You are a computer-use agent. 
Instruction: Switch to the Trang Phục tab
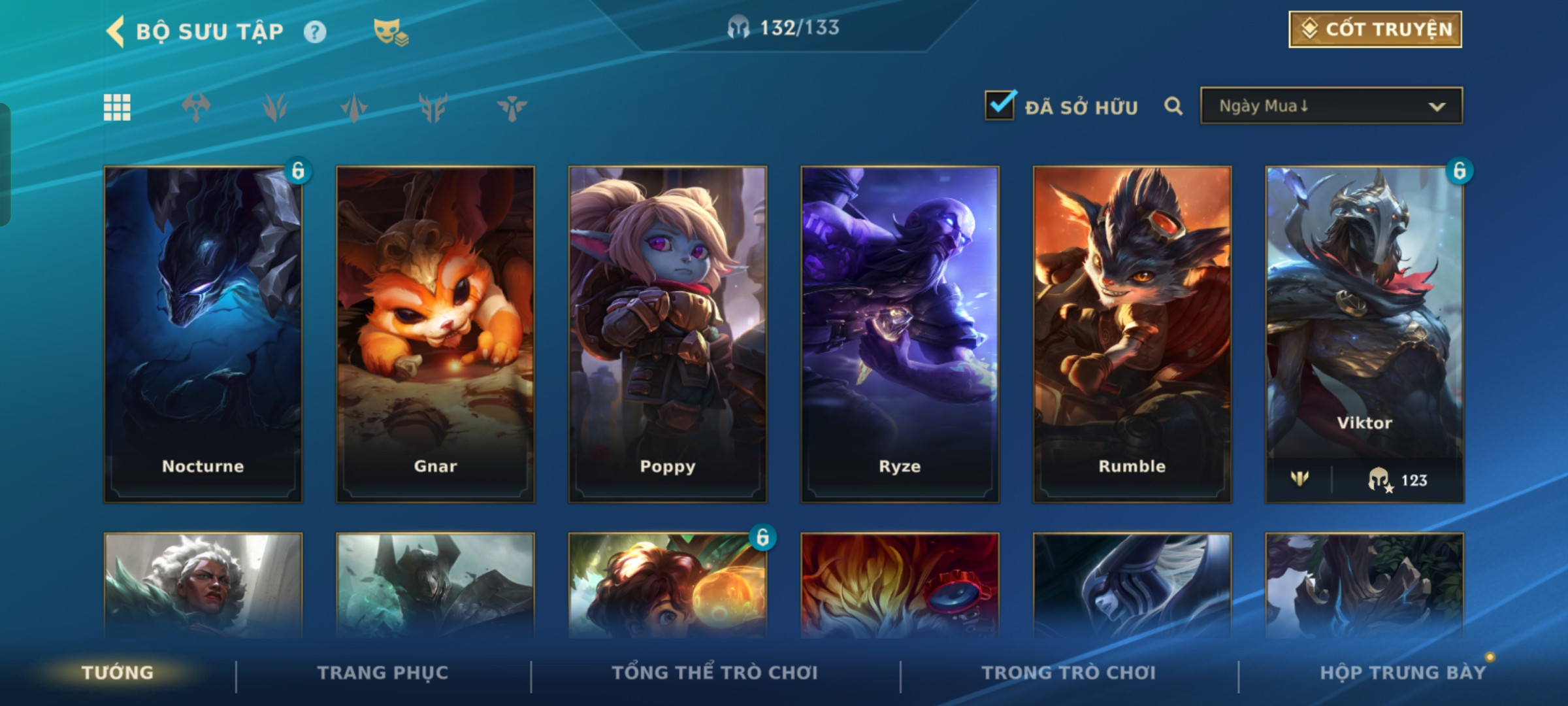click(x=383, y=673)
